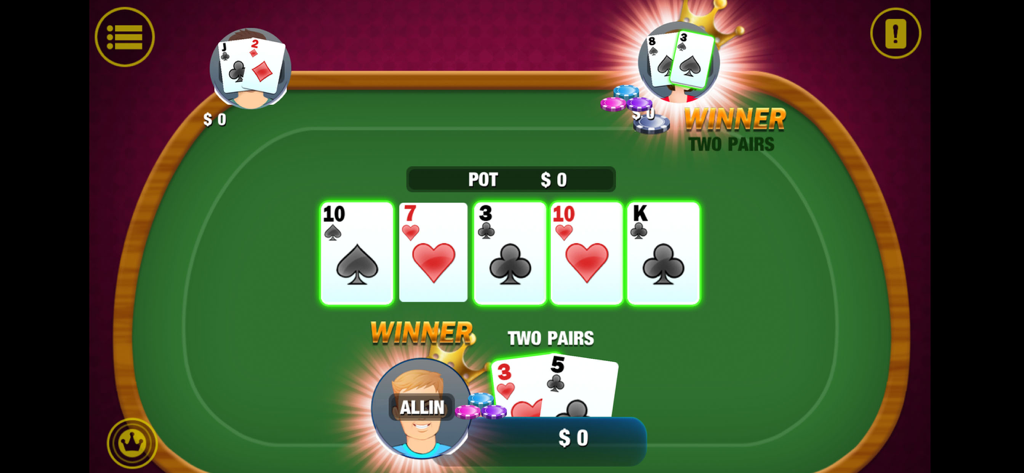Select the 10 of spades community card
This screenshot has width=1024, height=473.
(357, 253)
